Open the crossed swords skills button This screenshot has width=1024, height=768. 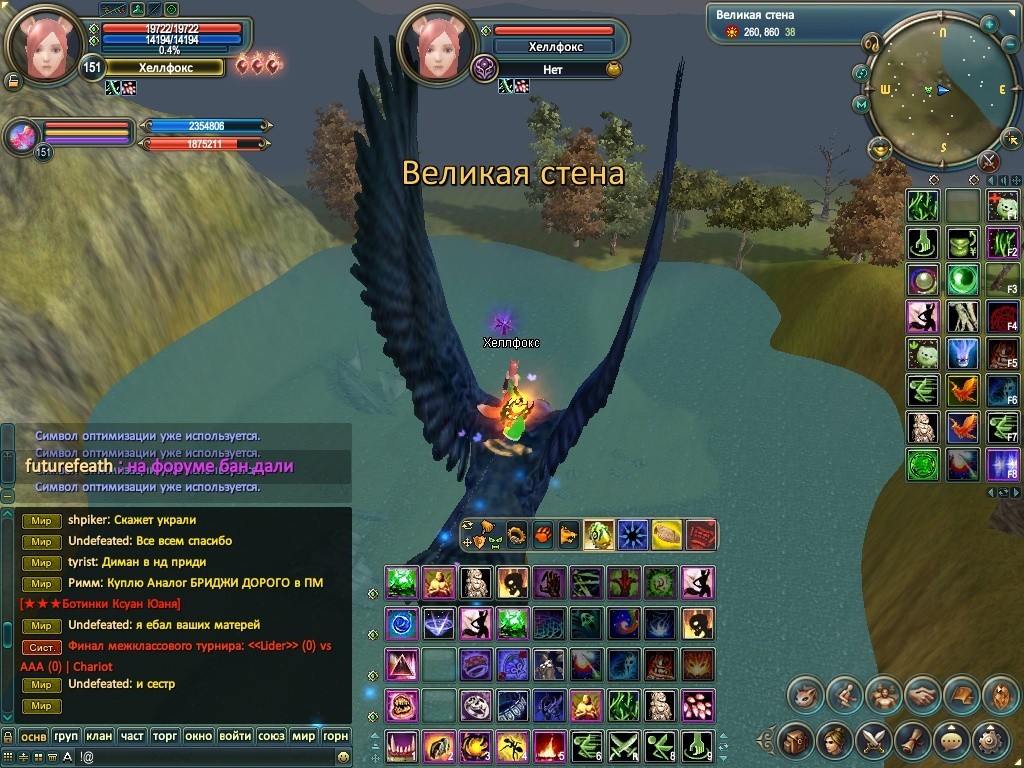[x=873, y=742]
